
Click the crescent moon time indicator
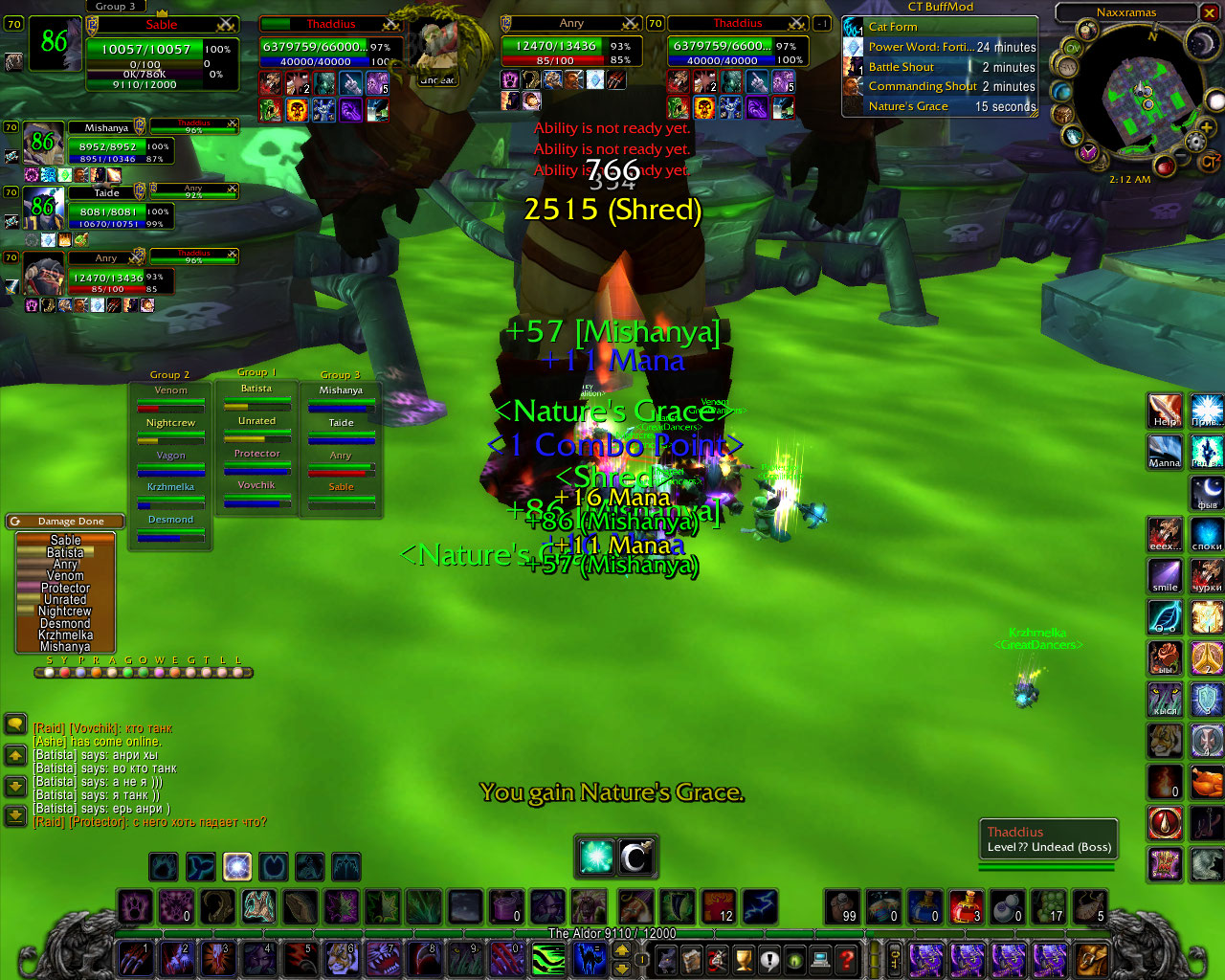click(x=1200, y=43)
